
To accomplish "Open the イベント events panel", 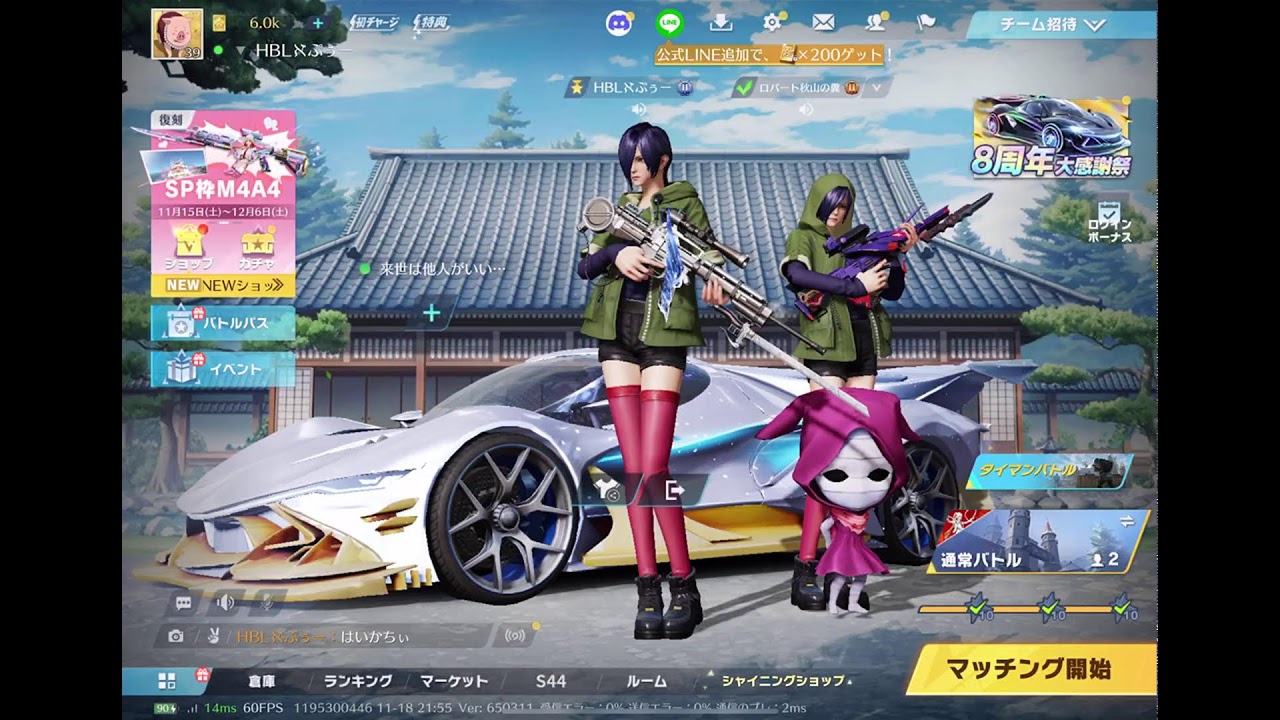I will point(223,369).
